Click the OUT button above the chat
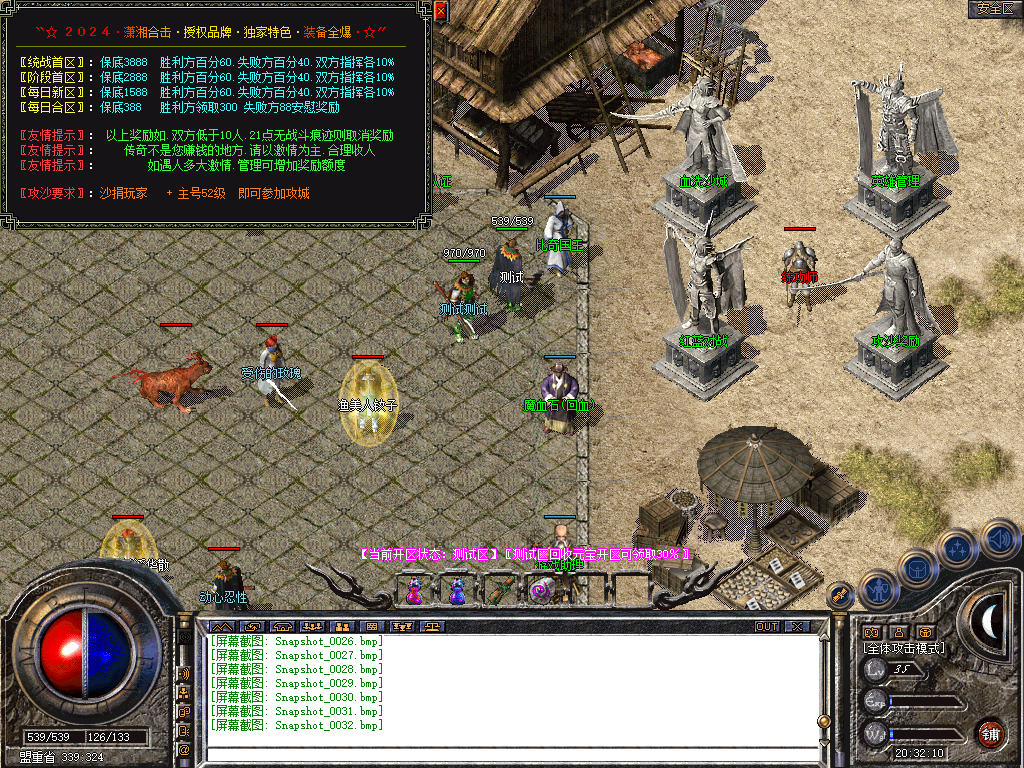The height and width of the screenshot is (768, 1024). (x=767, y=627)
